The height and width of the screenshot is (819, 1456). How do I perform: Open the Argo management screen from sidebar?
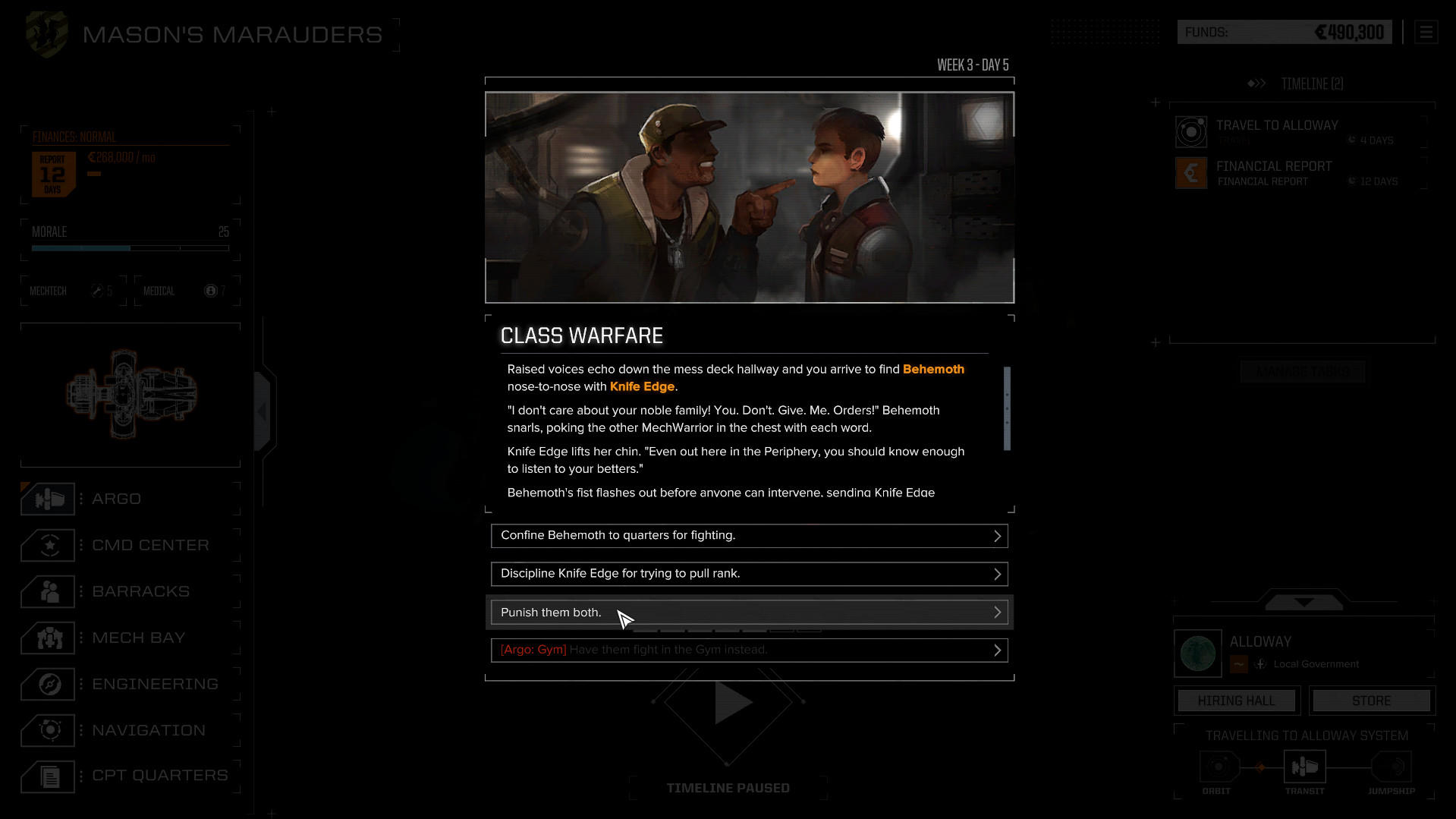[48, 499]
